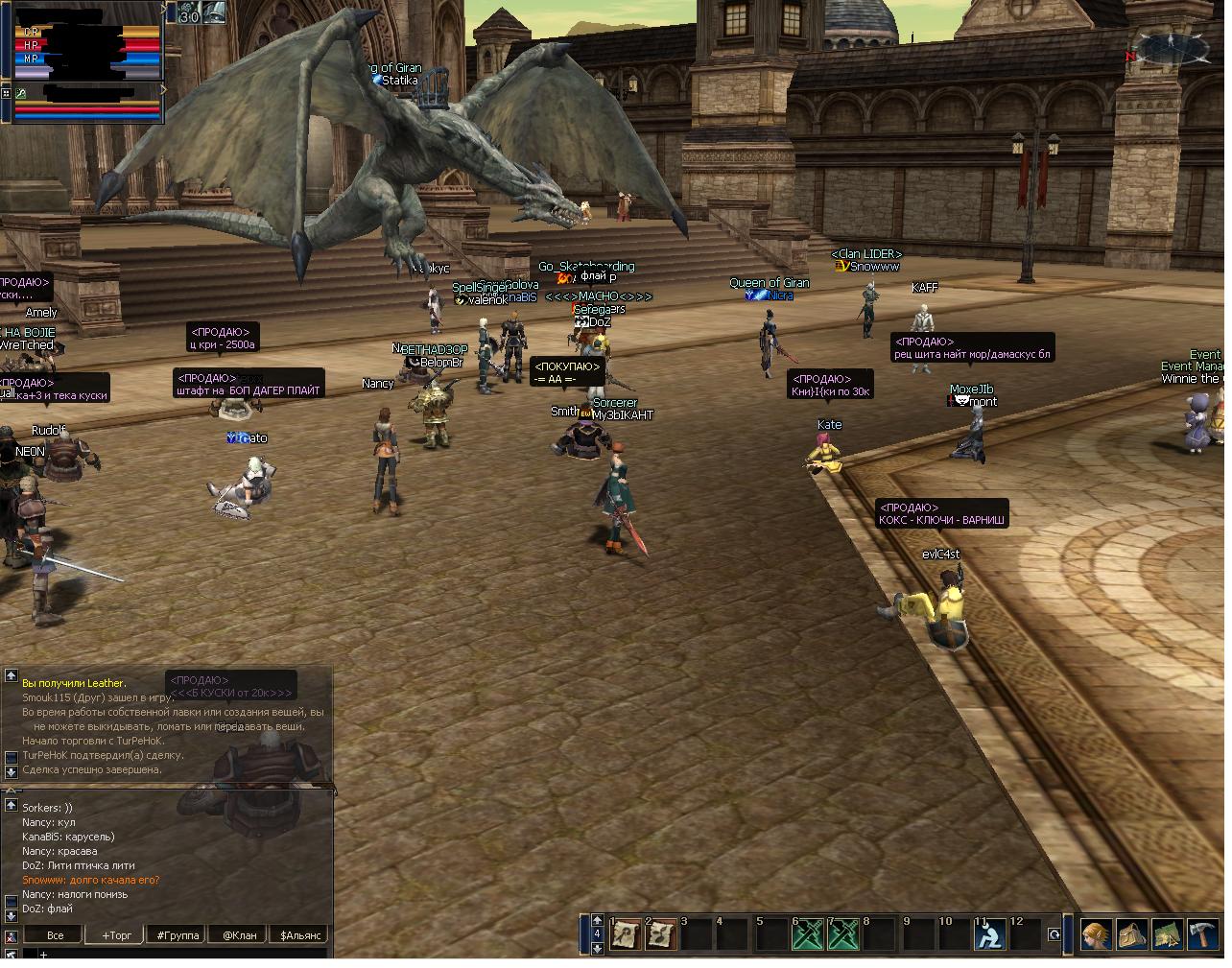Switch hotbar to the previous page with up arrow
This screenshot has width=1232, height=968.
597,920
